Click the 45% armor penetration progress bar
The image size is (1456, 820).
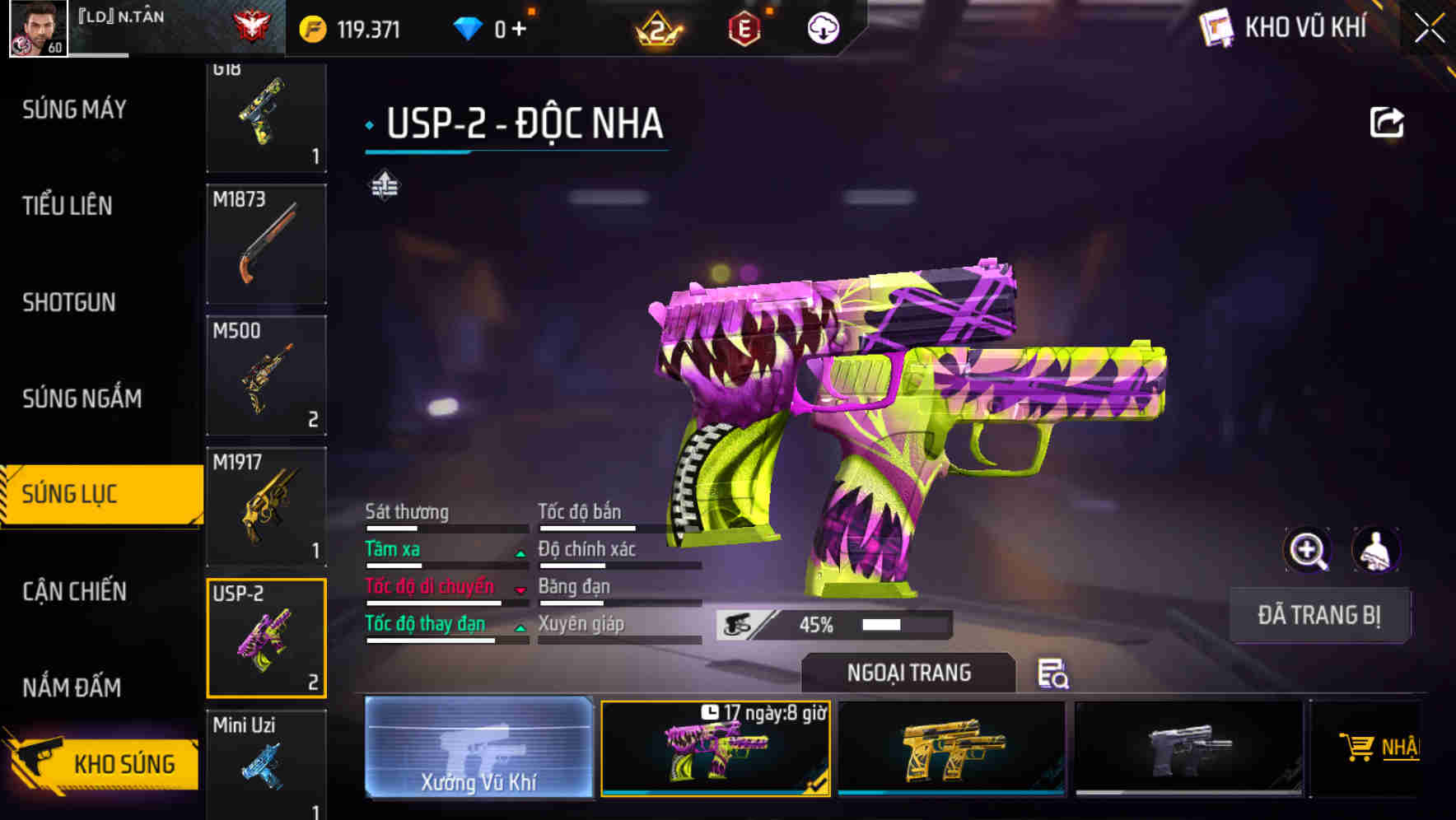832,626
